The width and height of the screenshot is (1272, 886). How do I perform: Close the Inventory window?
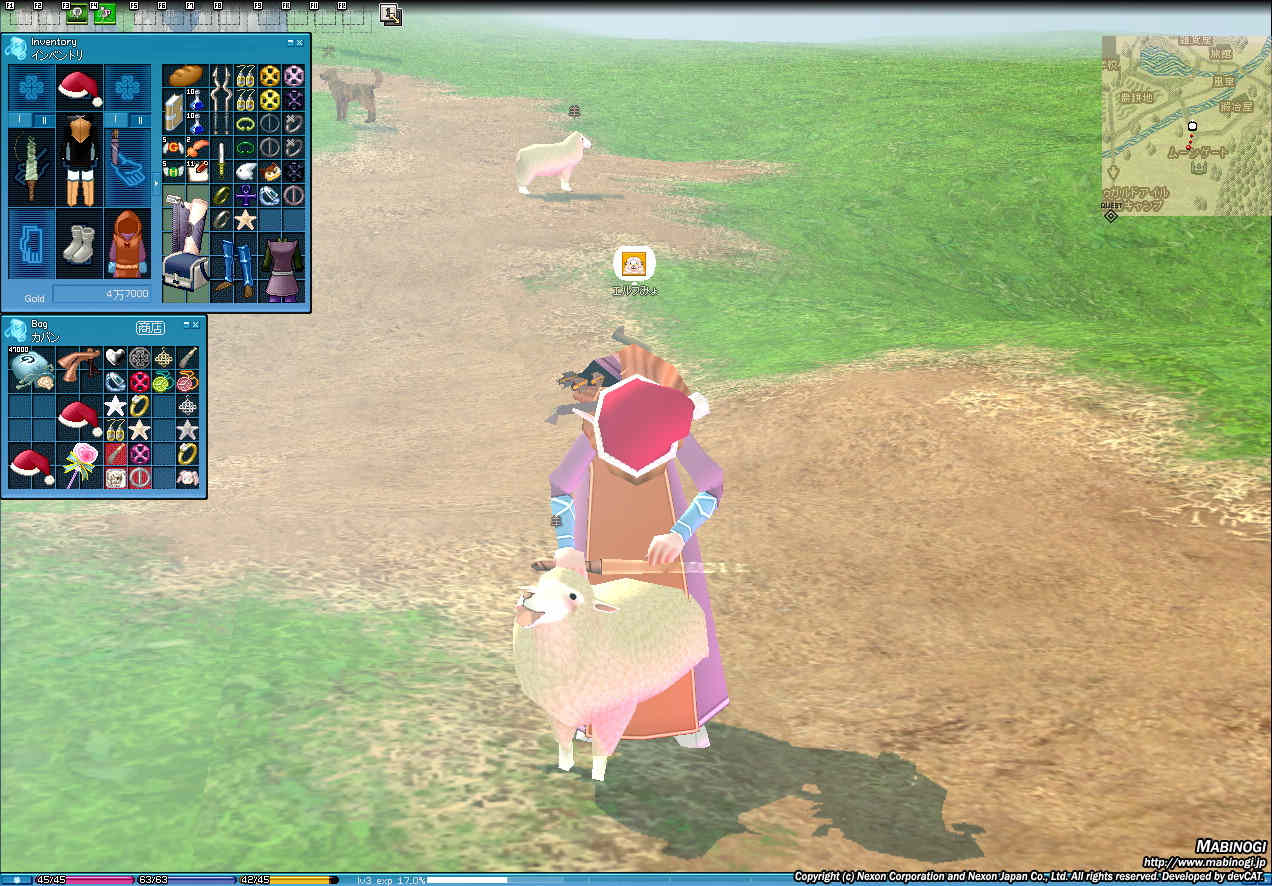299,43
